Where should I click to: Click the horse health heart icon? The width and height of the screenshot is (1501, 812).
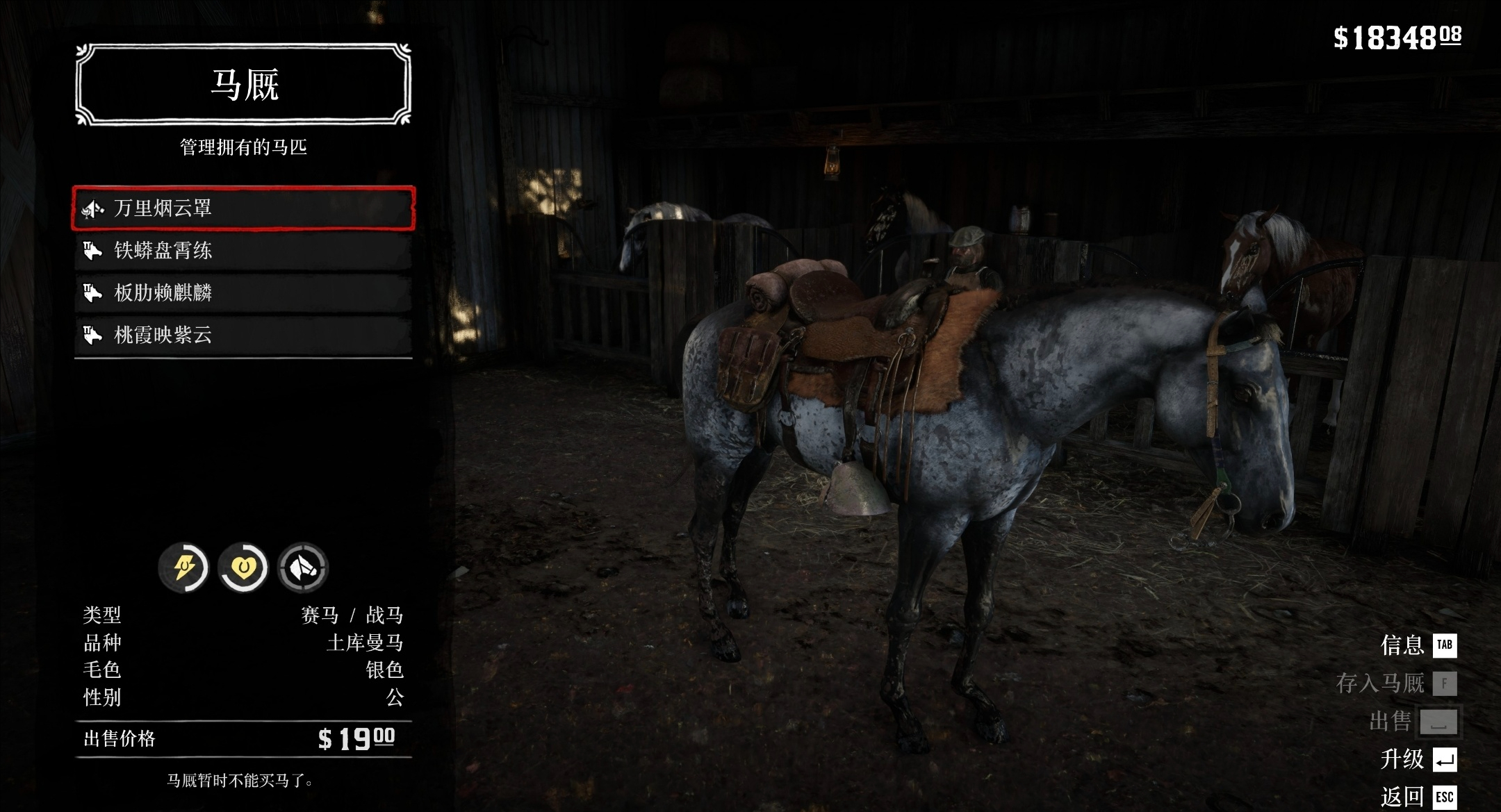point(243,568)
